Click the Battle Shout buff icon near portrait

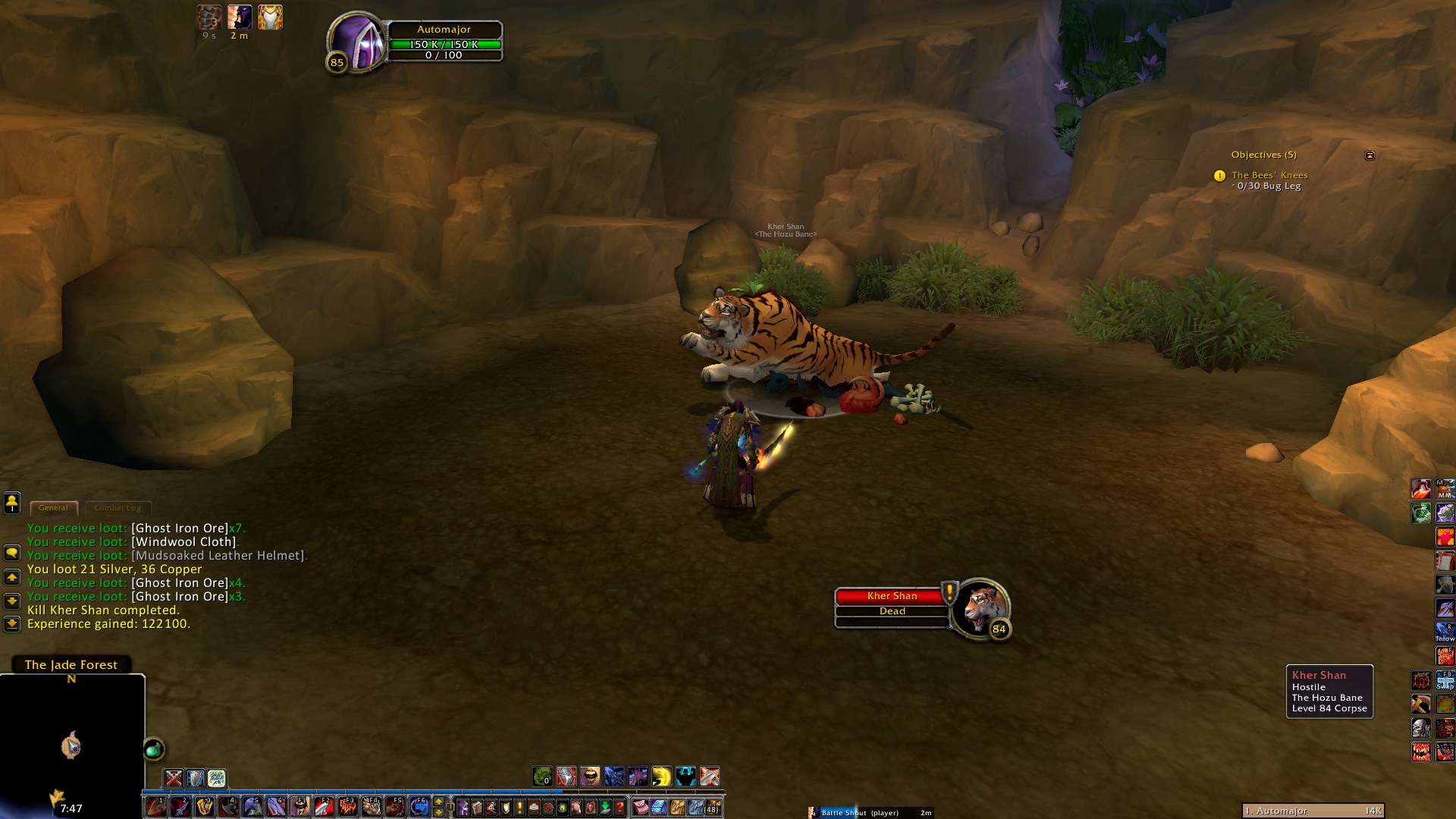240,17
